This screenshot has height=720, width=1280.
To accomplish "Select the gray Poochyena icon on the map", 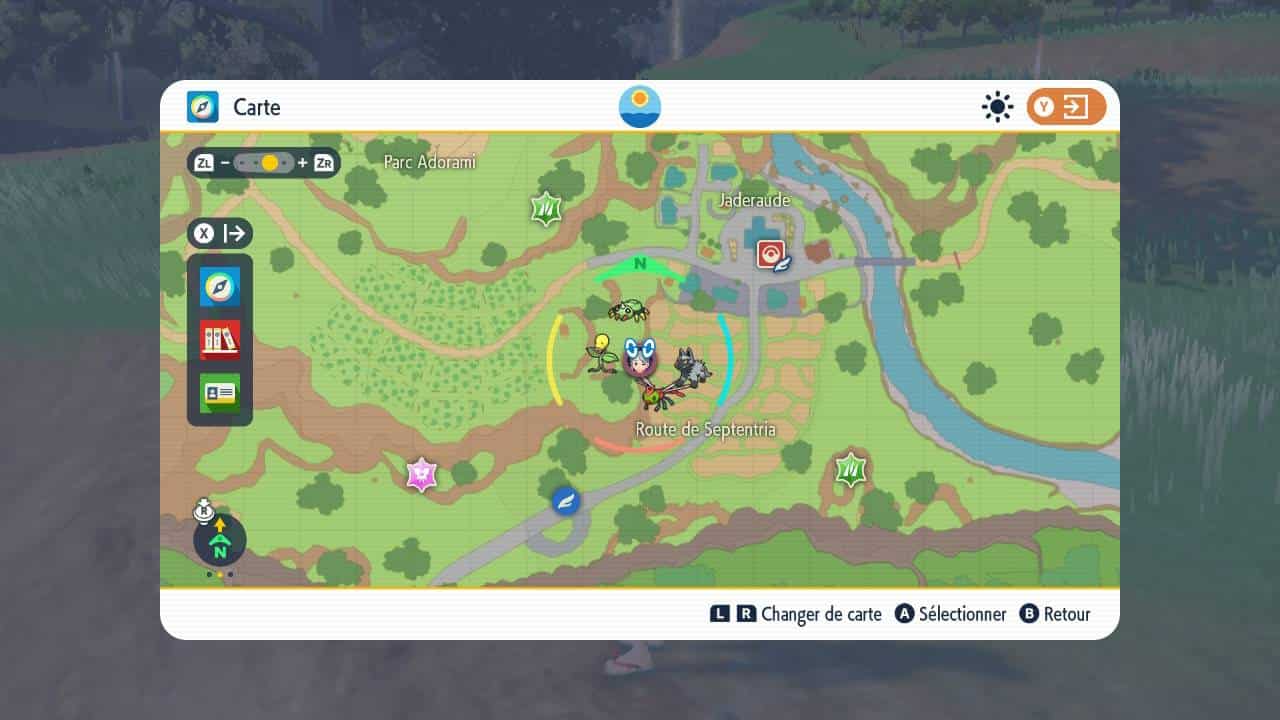I will point(691,367).
